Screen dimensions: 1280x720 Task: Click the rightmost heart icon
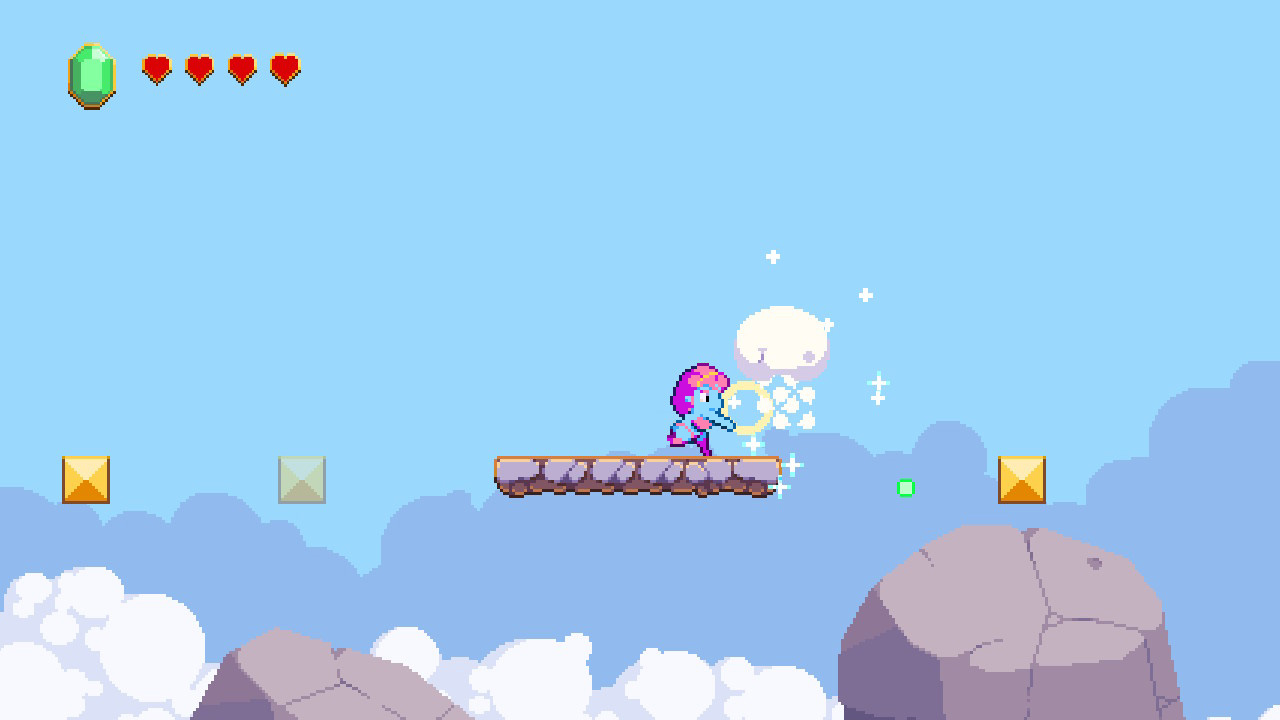[283, 70]
